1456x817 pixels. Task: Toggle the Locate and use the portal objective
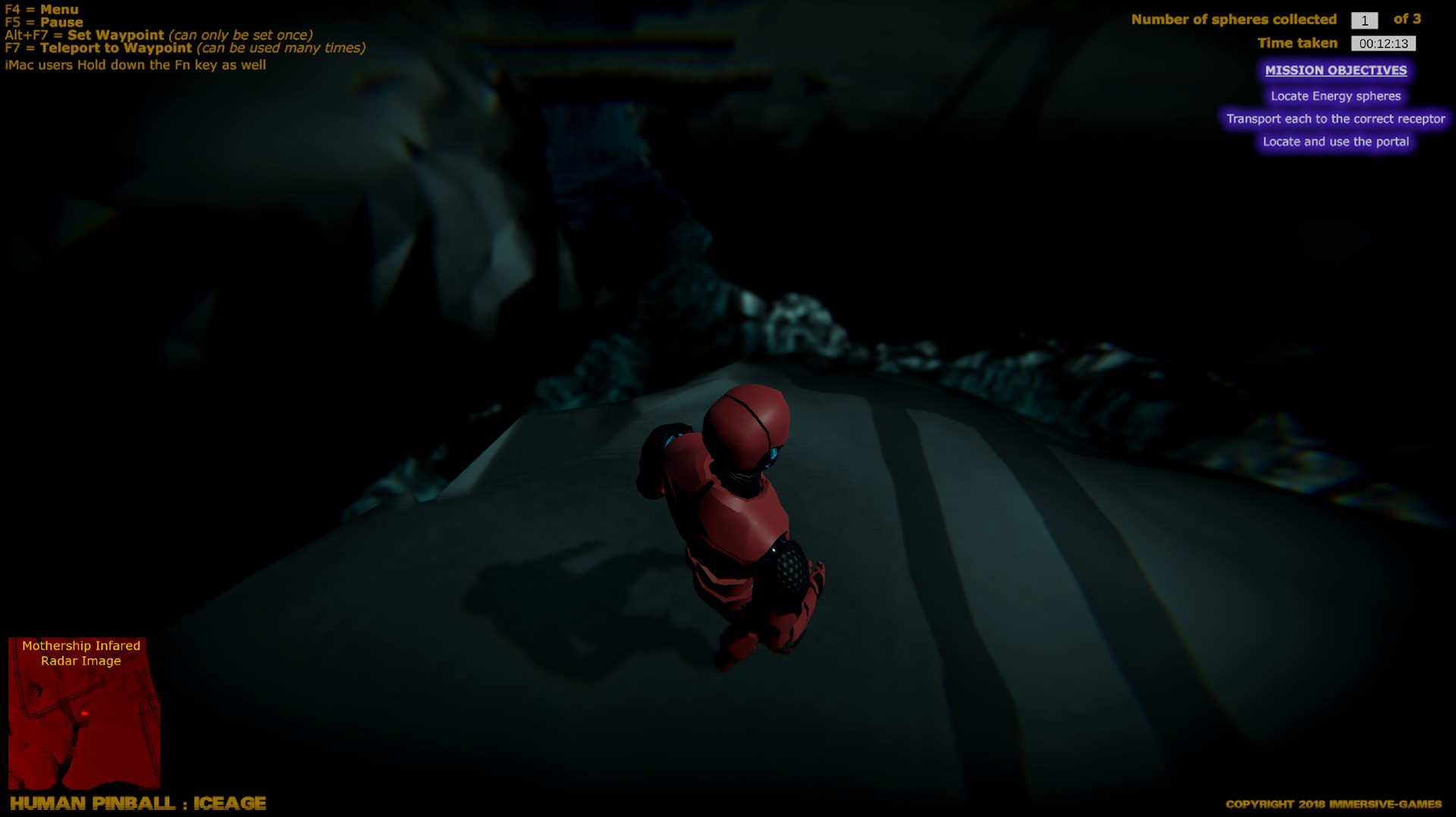[1335, 142]
